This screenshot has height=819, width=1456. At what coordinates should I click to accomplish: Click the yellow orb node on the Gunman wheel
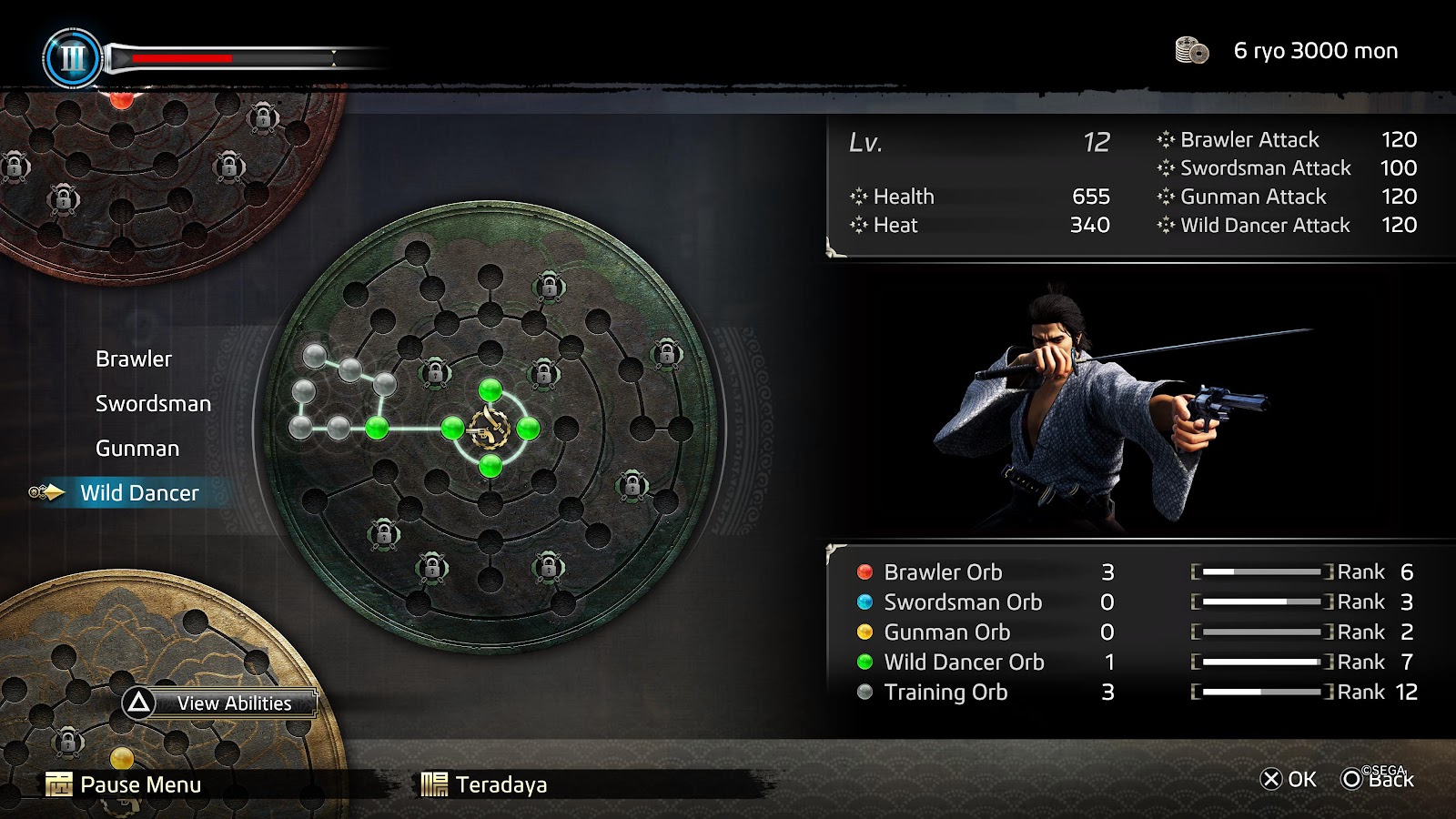(x=122, y=758)
